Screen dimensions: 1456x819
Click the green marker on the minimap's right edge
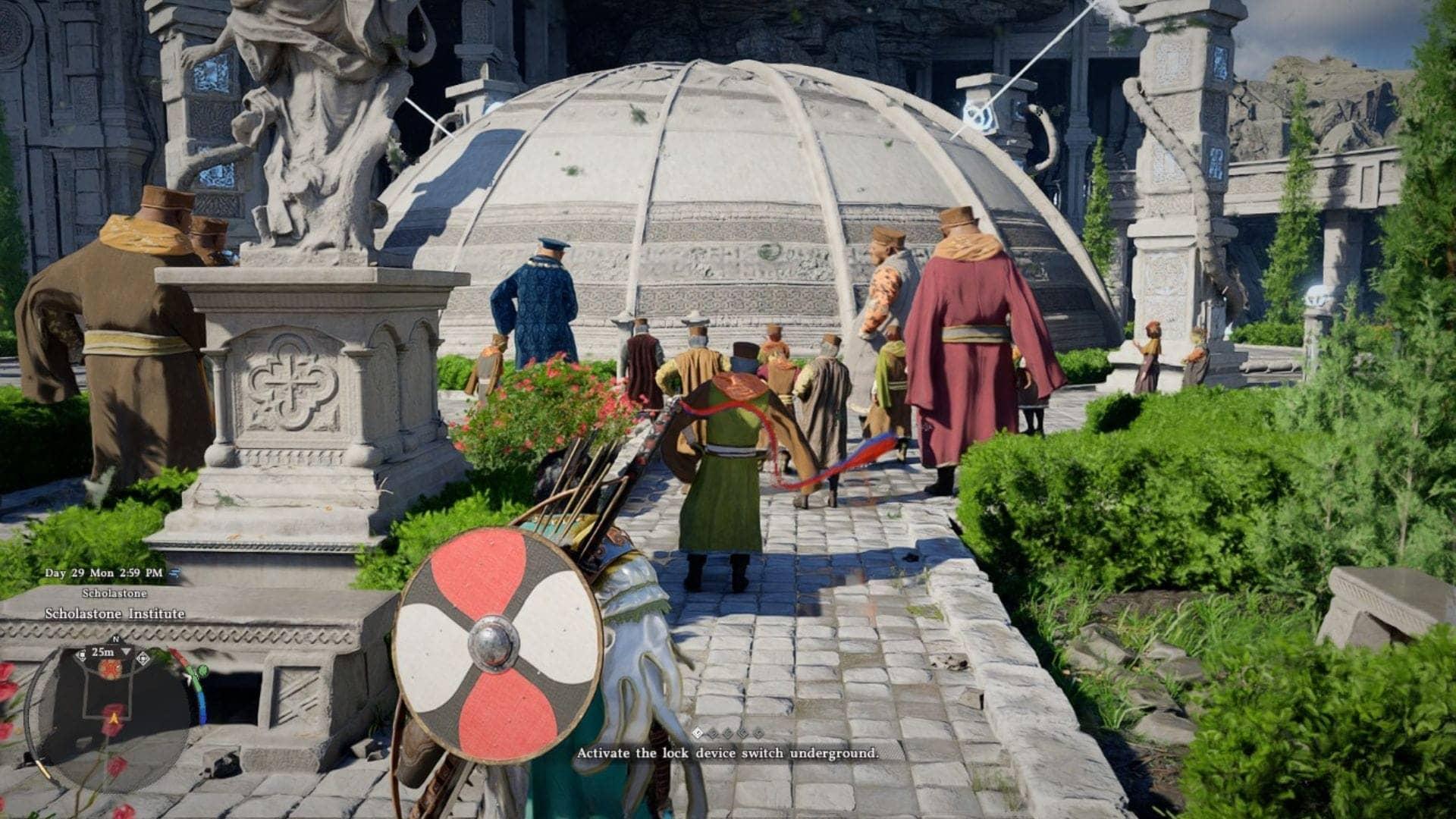click(202, 671)
